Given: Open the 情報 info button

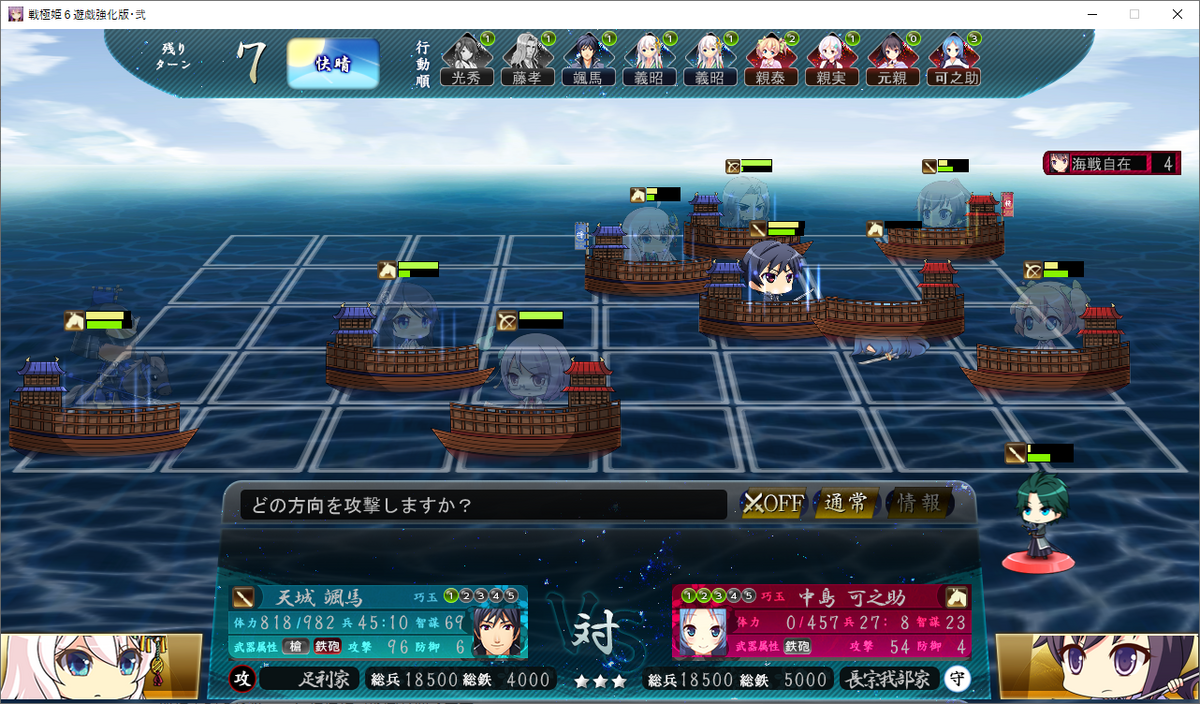Looking at the screenshot, I should pos(918,503).
